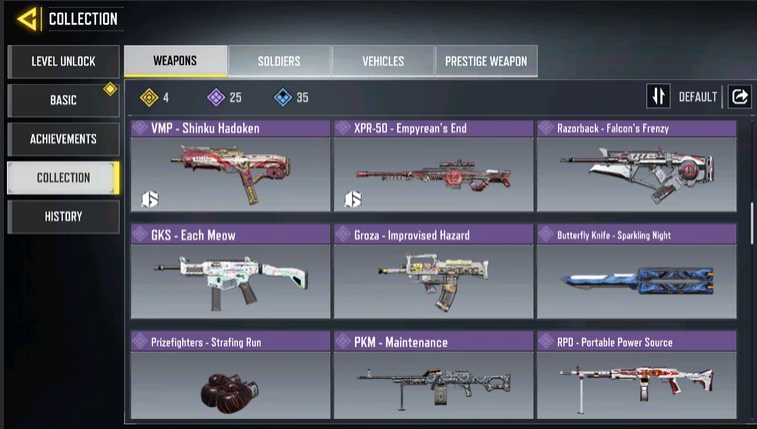Open the Level Unlock menu
The height and width of the screenshot is (429, 757).
[x=63, y=62]
